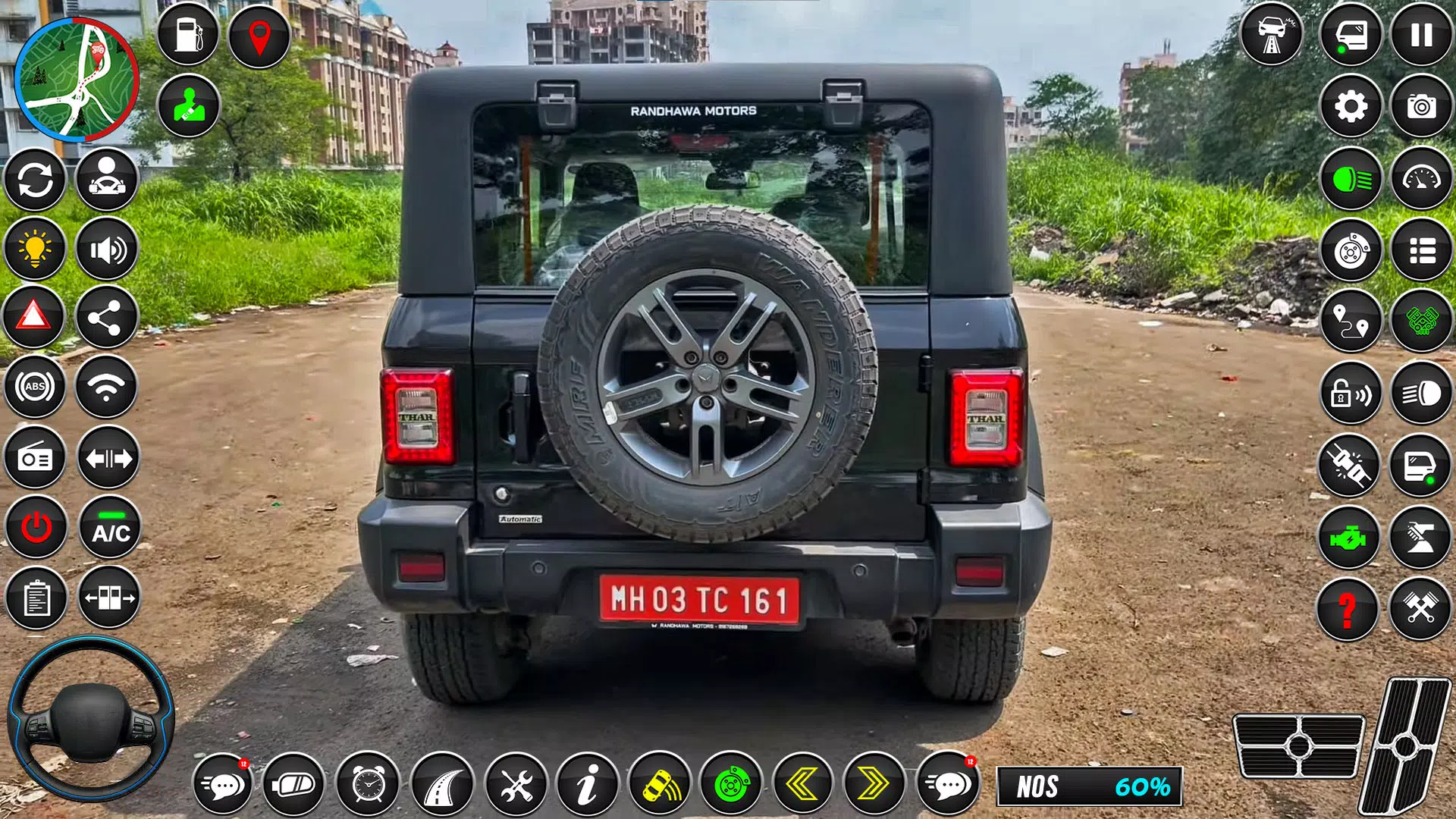This screenshot has height=819, width=1456.
Task: Open the radio icon on the left panel
Action: (35, 458)
